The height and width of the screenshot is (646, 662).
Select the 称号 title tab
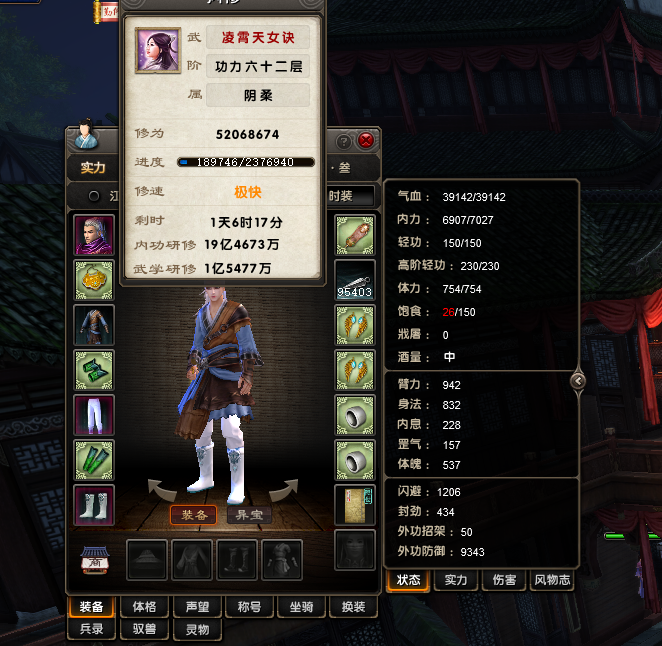(248, 607)
